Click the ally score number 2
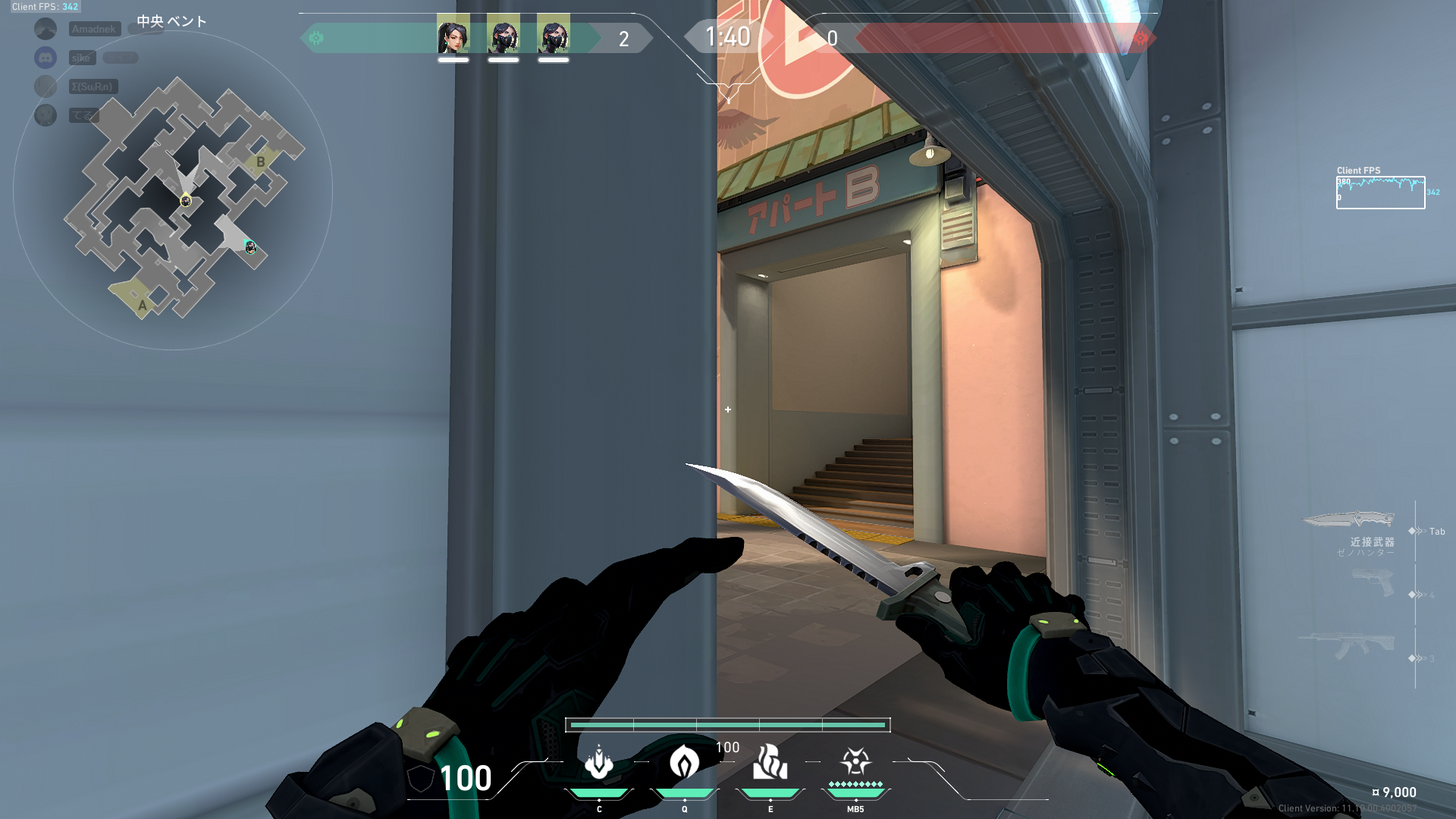 point(623,37)
